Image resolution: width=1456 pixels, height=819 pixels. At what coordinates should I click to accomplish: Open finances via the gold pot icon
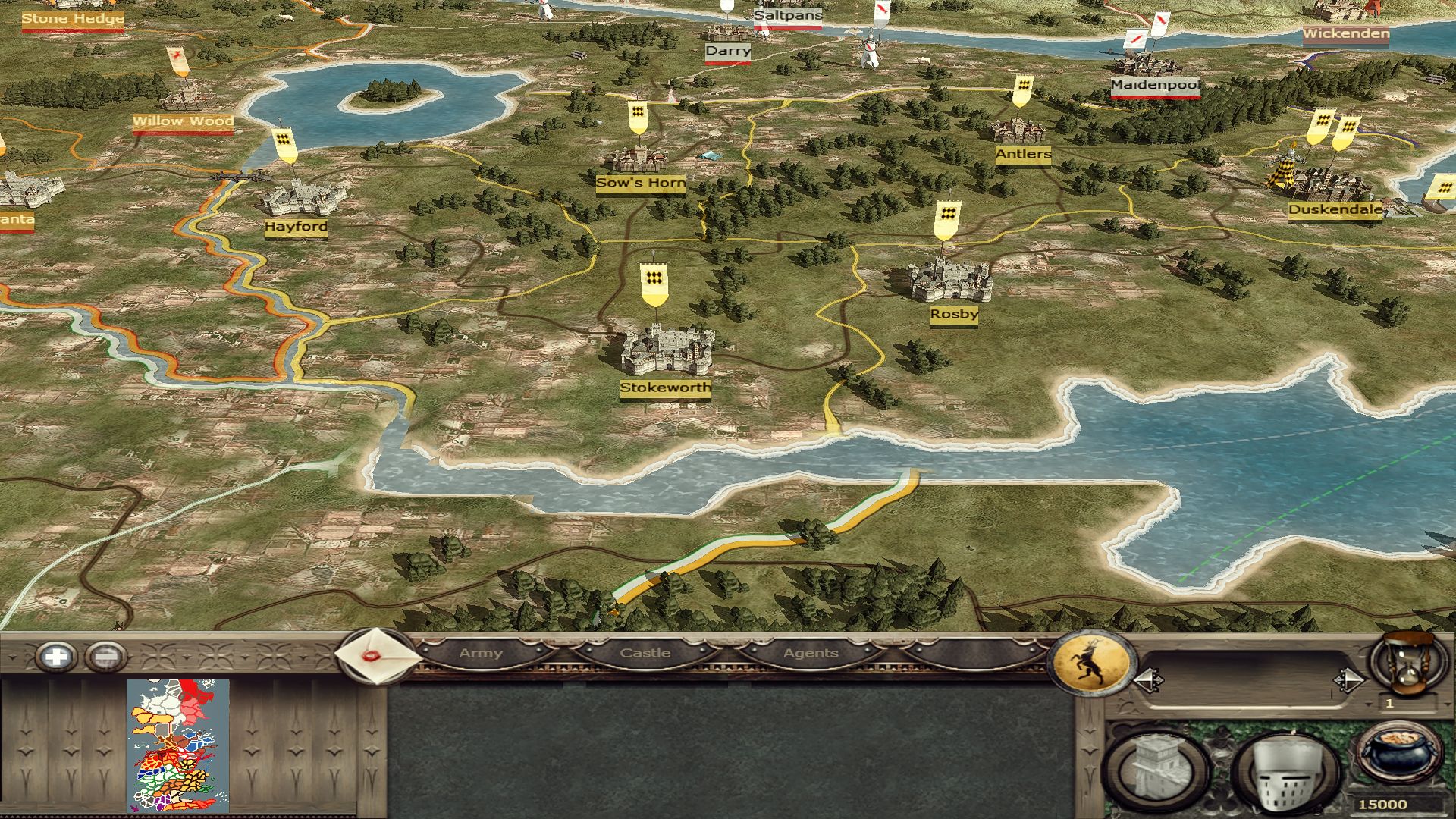[x=1398, y=755]
